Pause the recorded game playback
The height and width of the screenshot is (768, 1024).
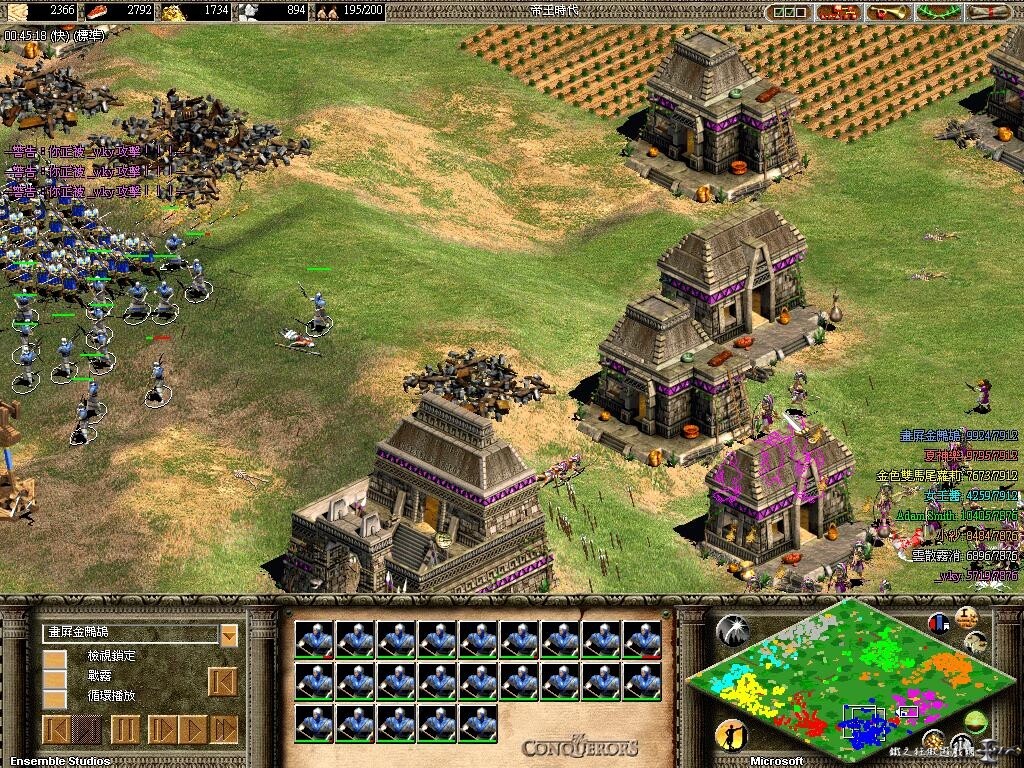tap(125, 729)
